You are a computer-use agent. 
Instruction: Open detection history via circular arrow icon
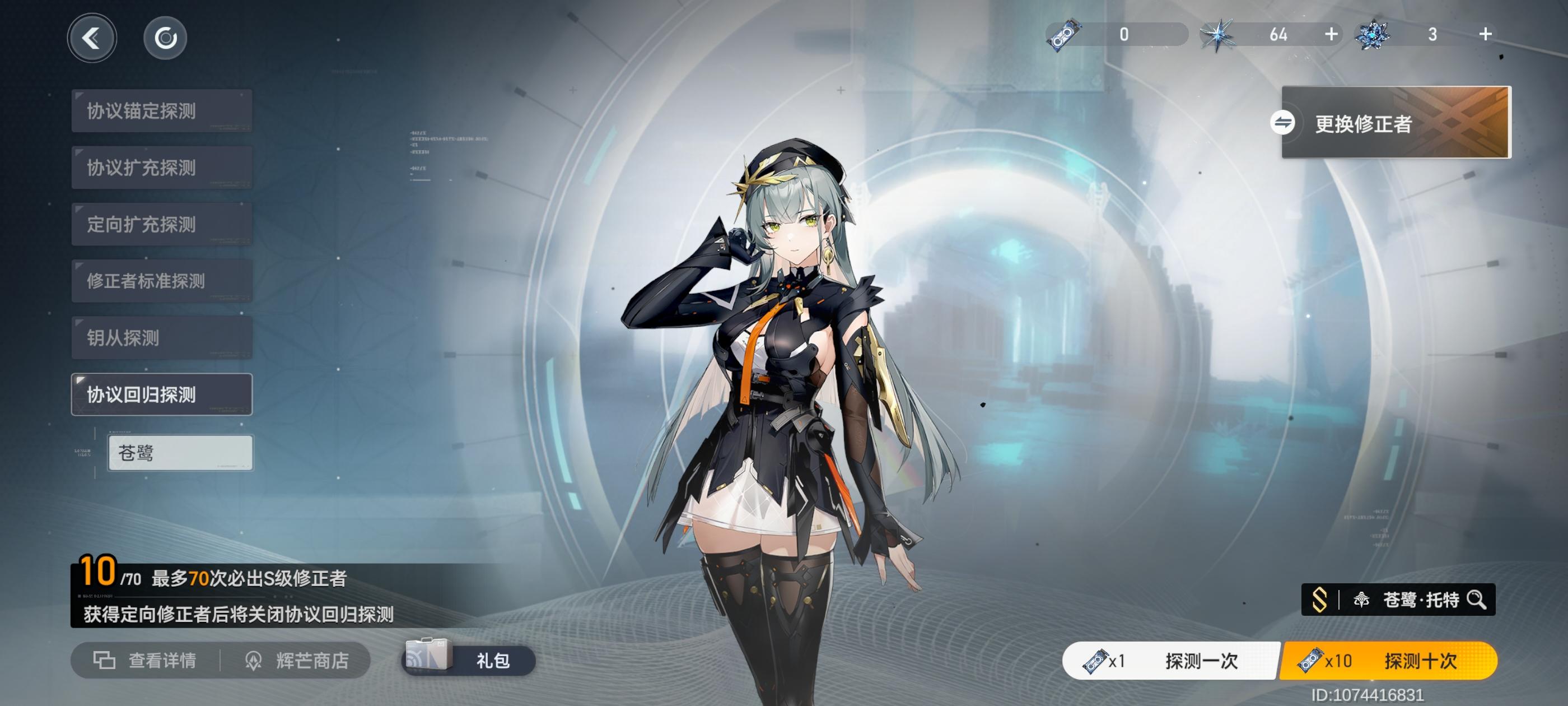pyautogui.click(x=164, y=38)
